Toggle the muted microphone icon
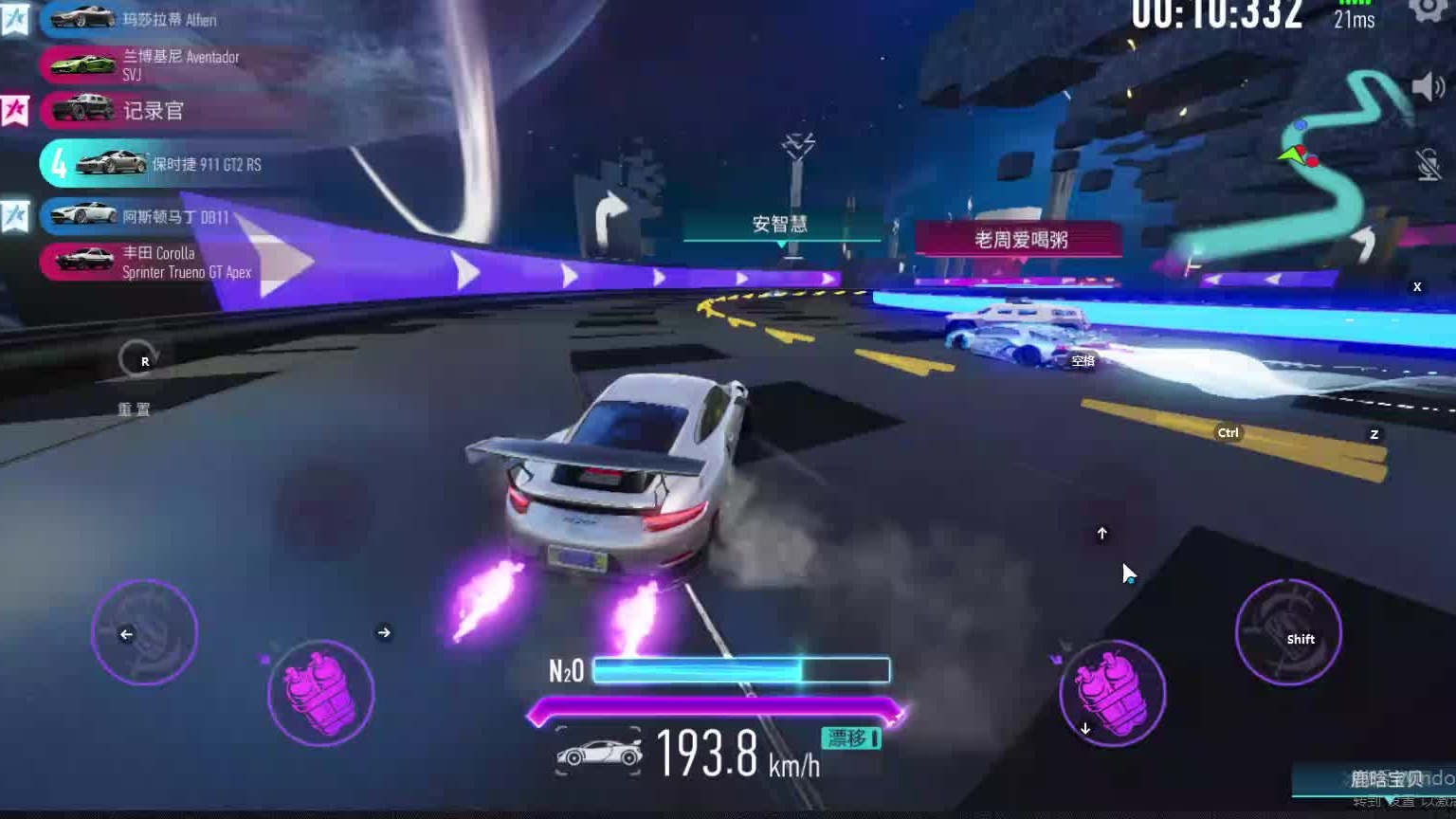Image resolution: width=1456 pixels, height=819 pixels. pos(1429,165)
